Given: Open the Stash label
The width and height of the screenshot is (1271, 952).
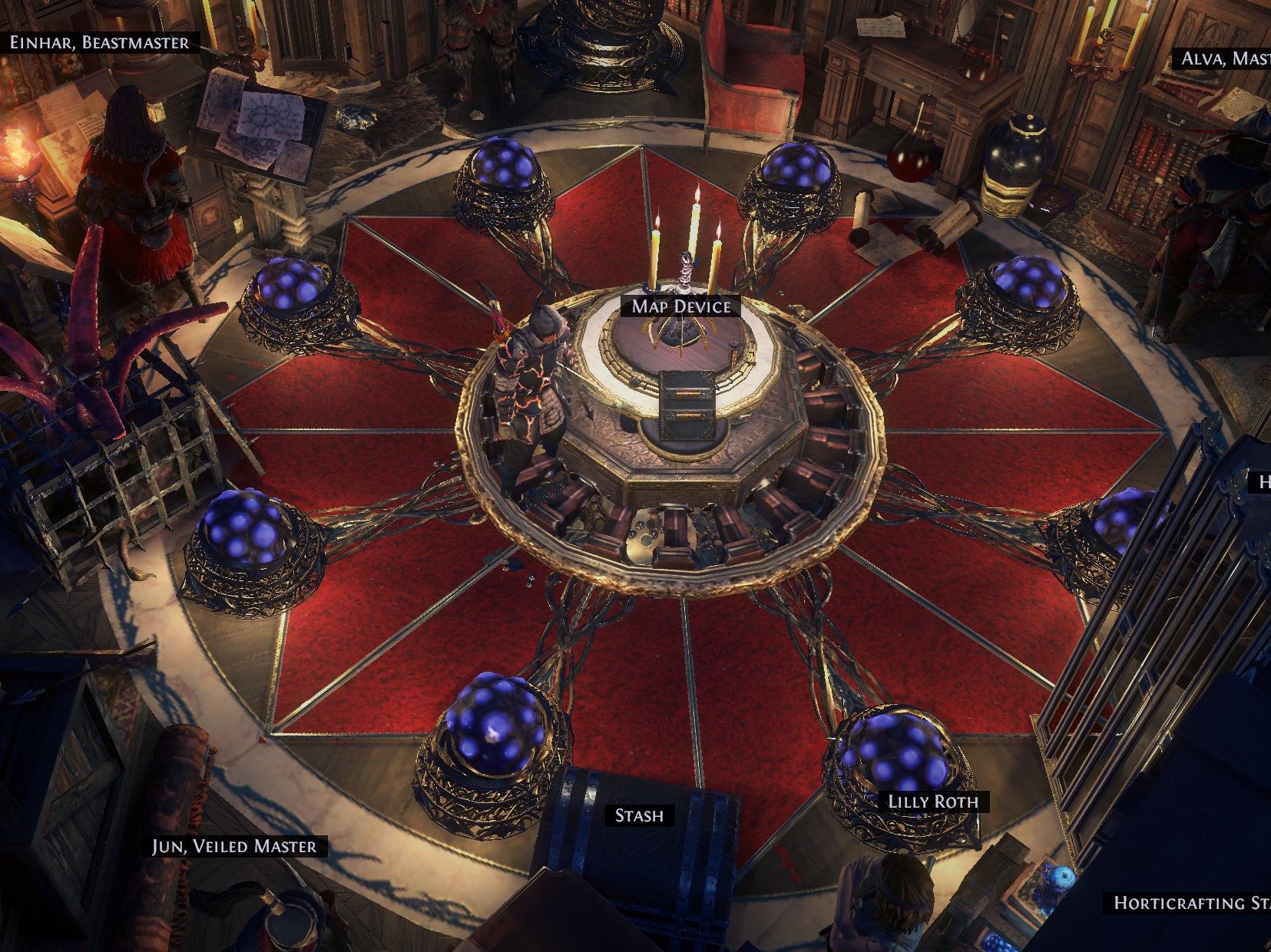Looking at the screenshot, I should 639,815.
